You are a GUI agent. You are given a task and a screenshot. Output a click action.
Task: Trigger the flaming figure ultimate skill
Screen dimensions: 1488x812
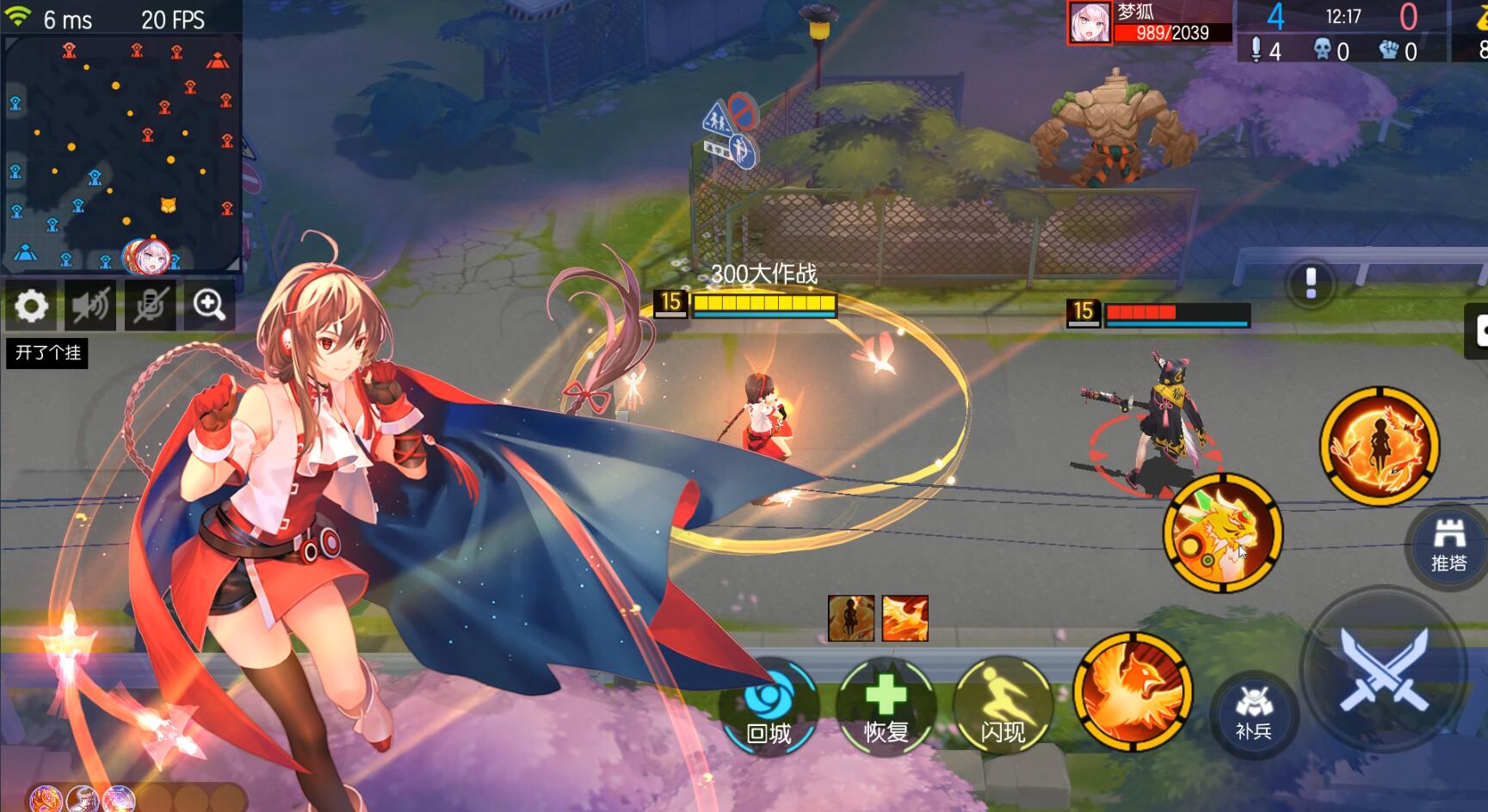click(x=1380, y=445)
